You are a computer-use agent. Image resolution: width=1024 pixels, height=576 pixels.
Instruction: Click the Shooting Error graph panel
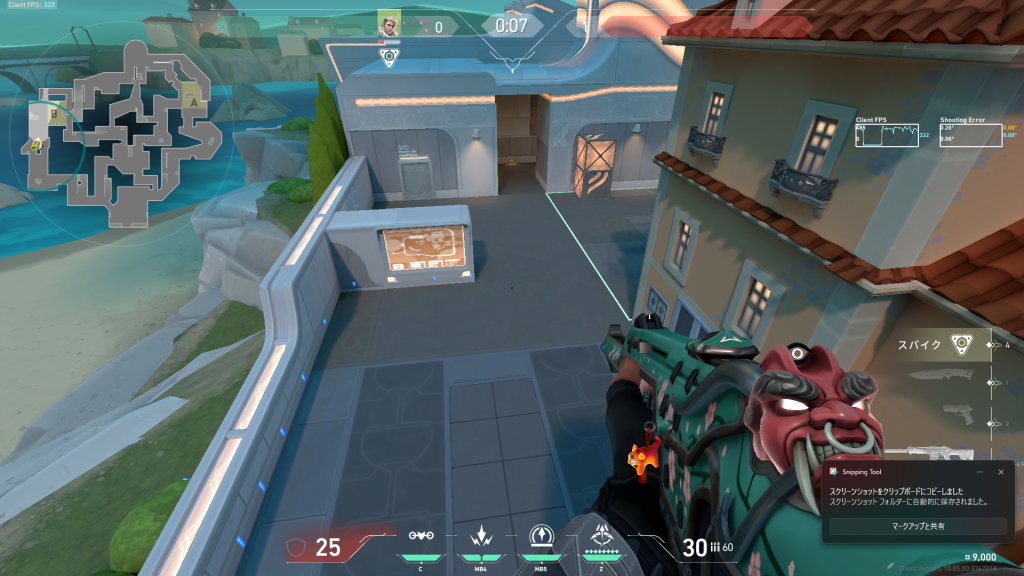coord(970,135)
